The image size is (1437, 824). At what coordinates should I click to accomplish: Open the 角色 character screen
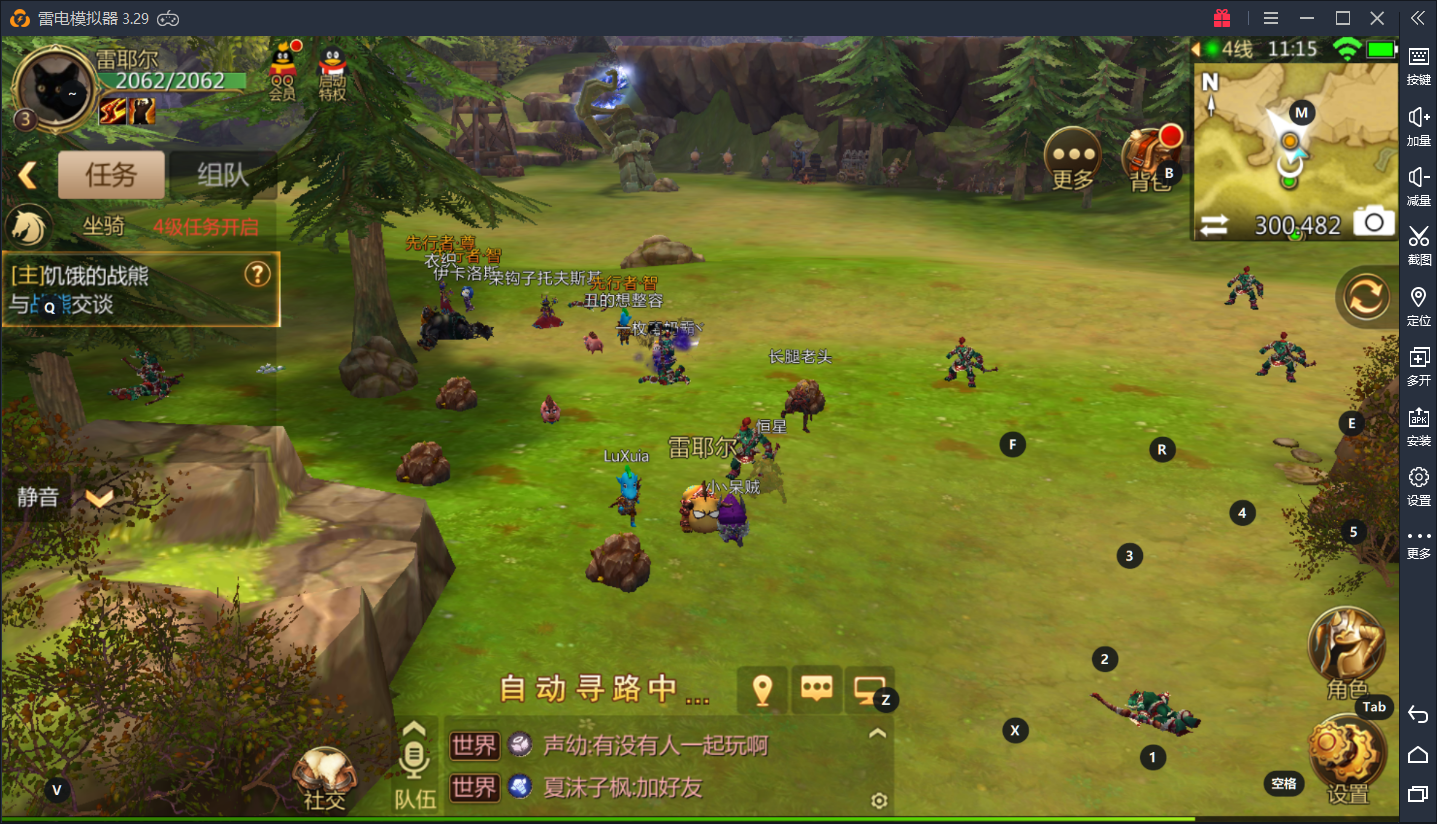point(1346,650)
